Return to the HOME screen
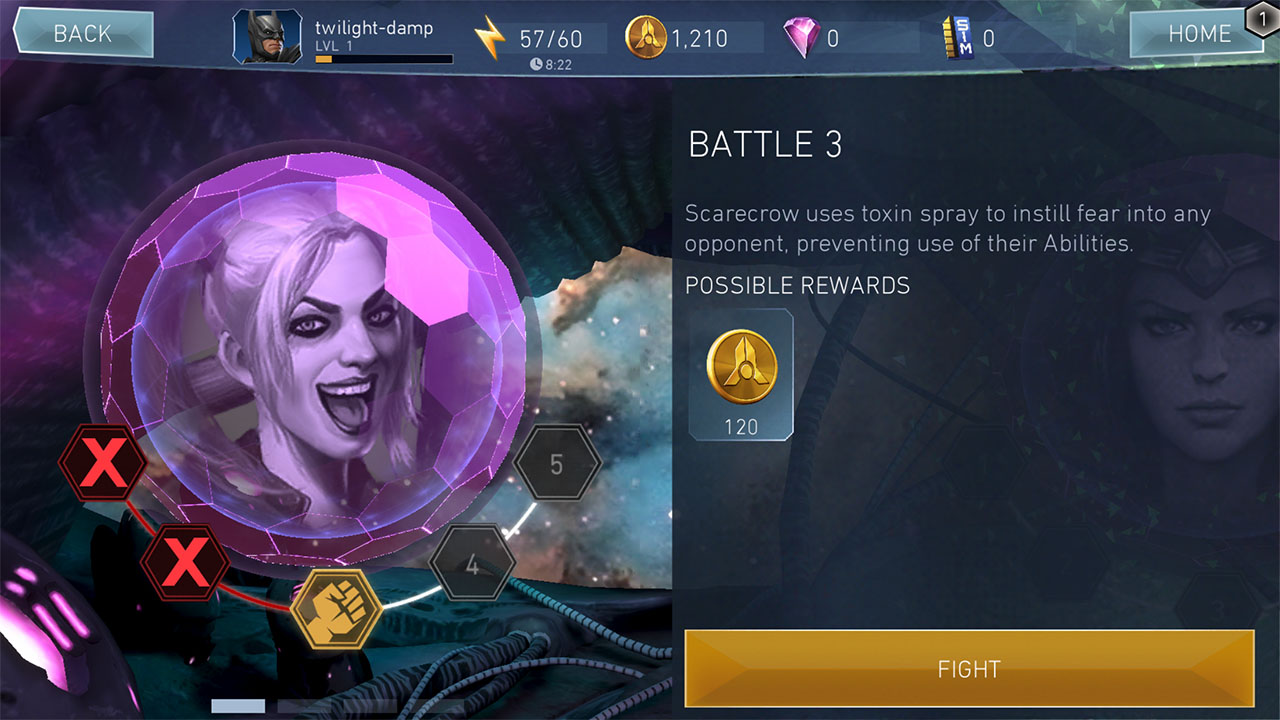Viewport: 1280px width, 720px height. (x=1198, y=34)
